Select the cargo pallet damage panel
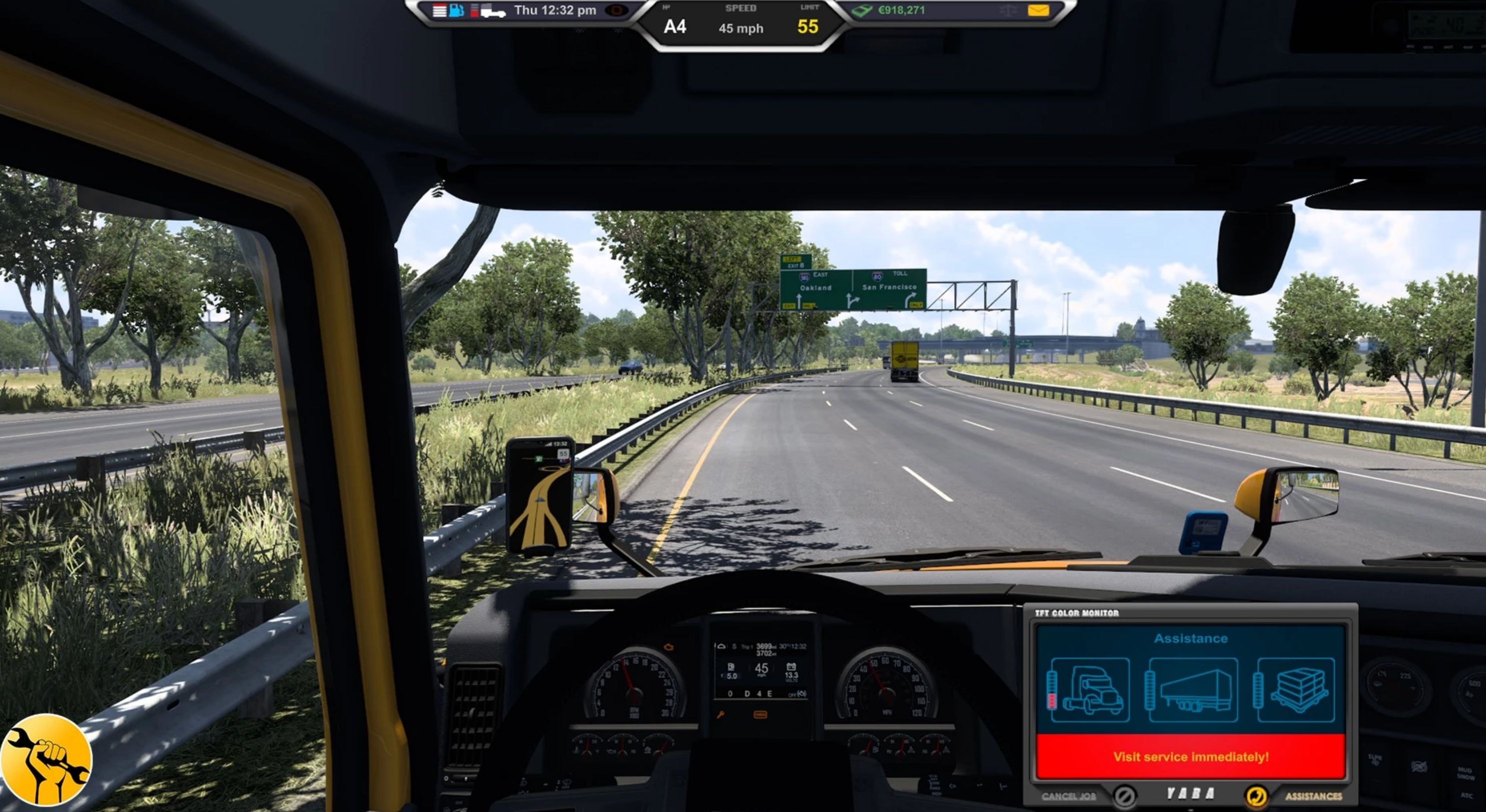This screenshot has height=812, width=1486. 1296,690
